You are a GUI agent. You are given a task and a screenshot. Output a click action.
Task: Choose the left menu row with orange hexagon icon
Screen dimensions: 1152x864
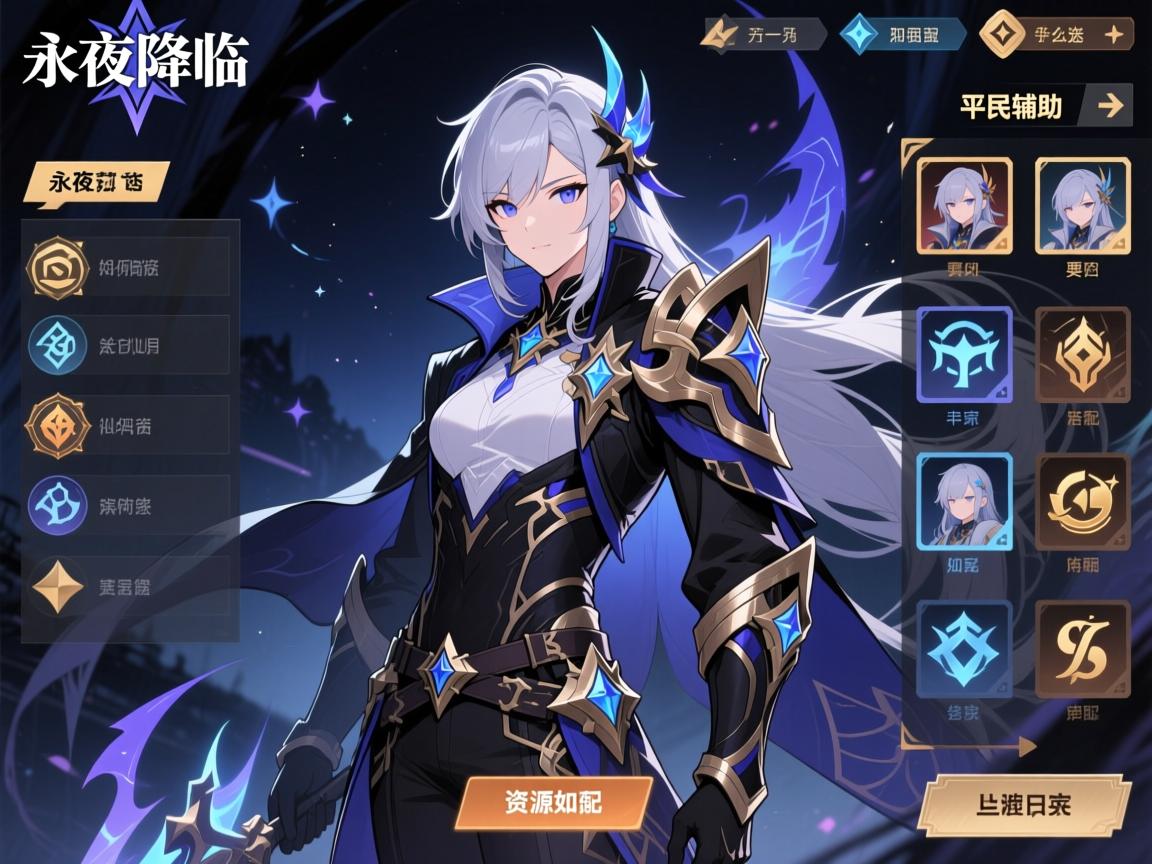tap(130, 425)
